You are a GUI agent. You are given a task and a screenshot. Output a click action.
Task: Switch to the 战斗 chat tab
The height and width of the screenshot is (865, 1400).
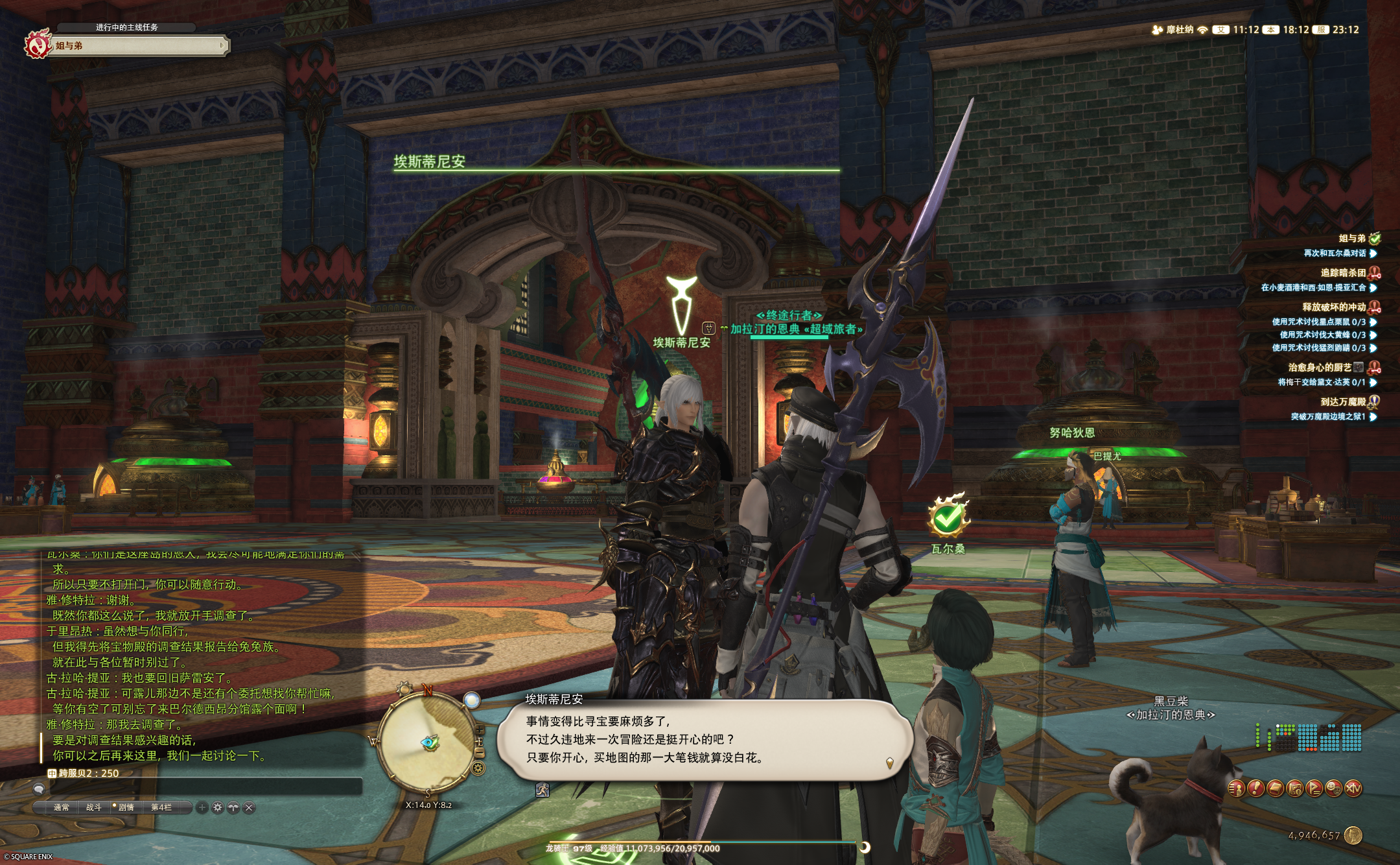pyautogui.click(x=94, y=807)
